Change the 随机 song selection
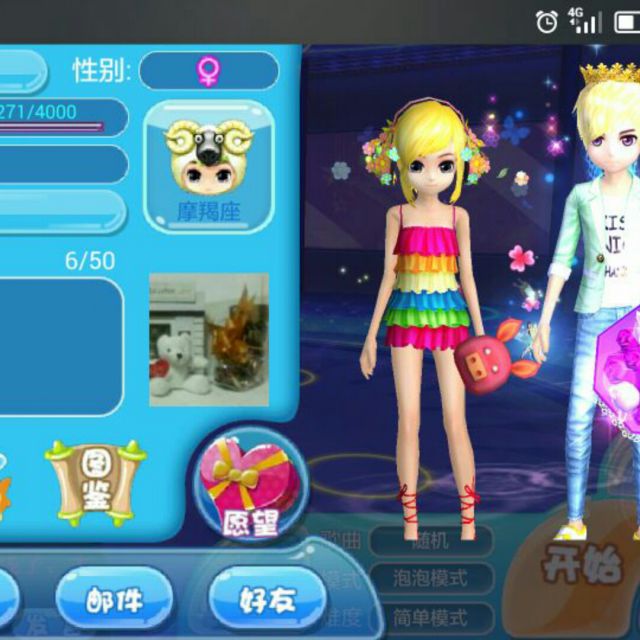 [x=431, y=541]
